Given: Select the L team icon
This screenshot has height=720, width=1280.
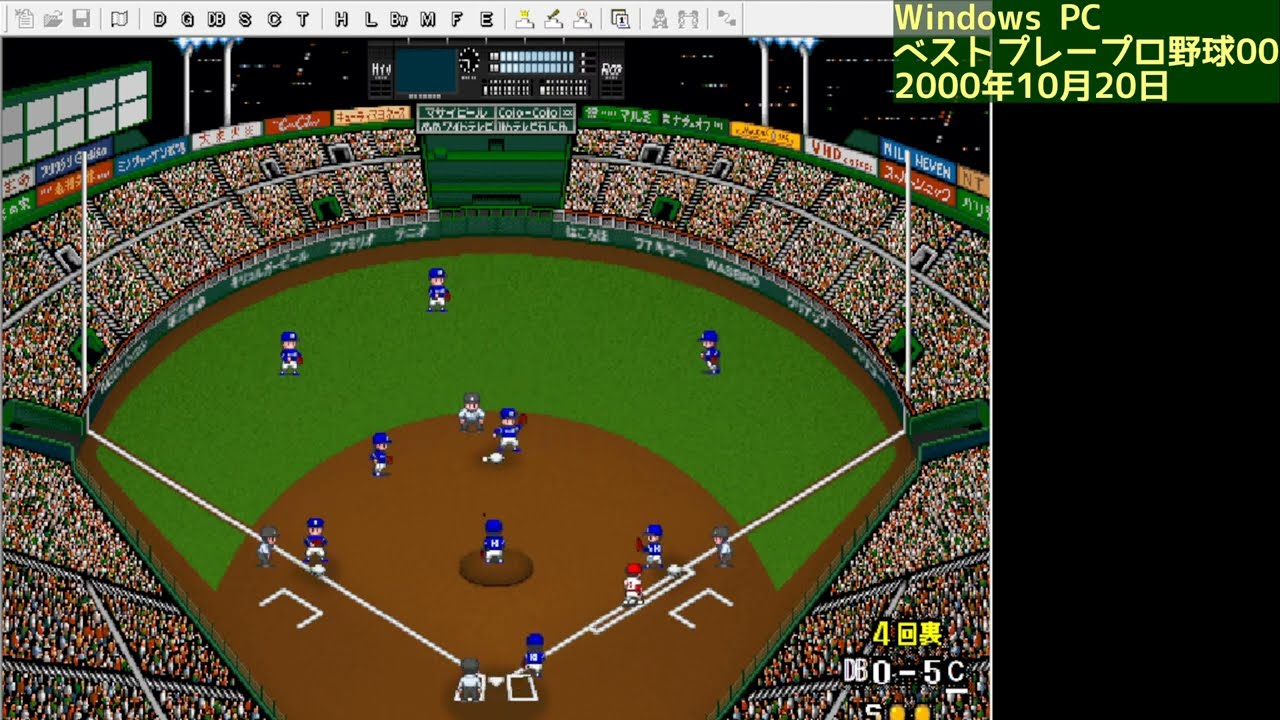Looking at the screenshot, I should (372, 16).
